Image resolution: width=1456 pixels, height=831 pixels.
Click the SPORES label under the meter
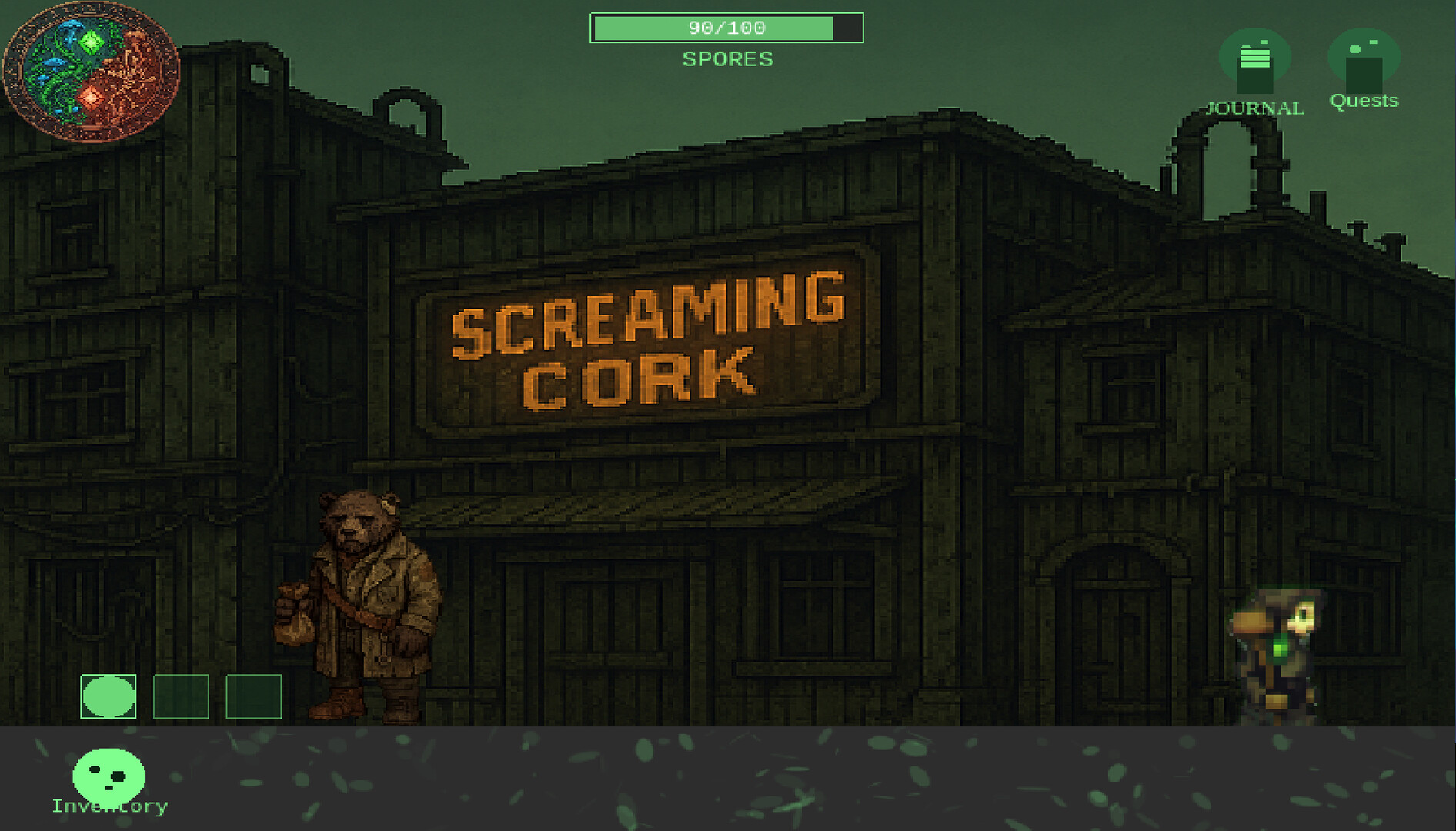[726, 59]
